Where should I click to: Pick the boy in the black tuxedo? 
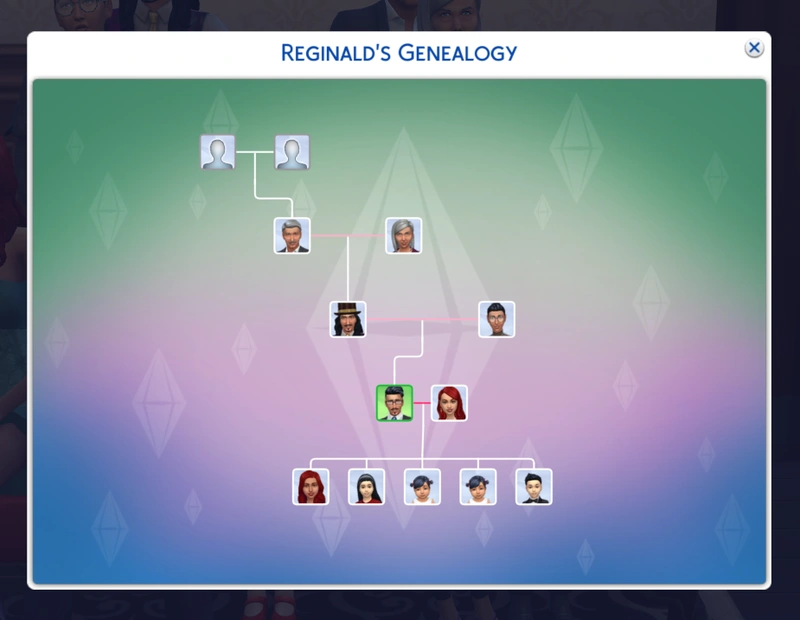click(534, 486)
